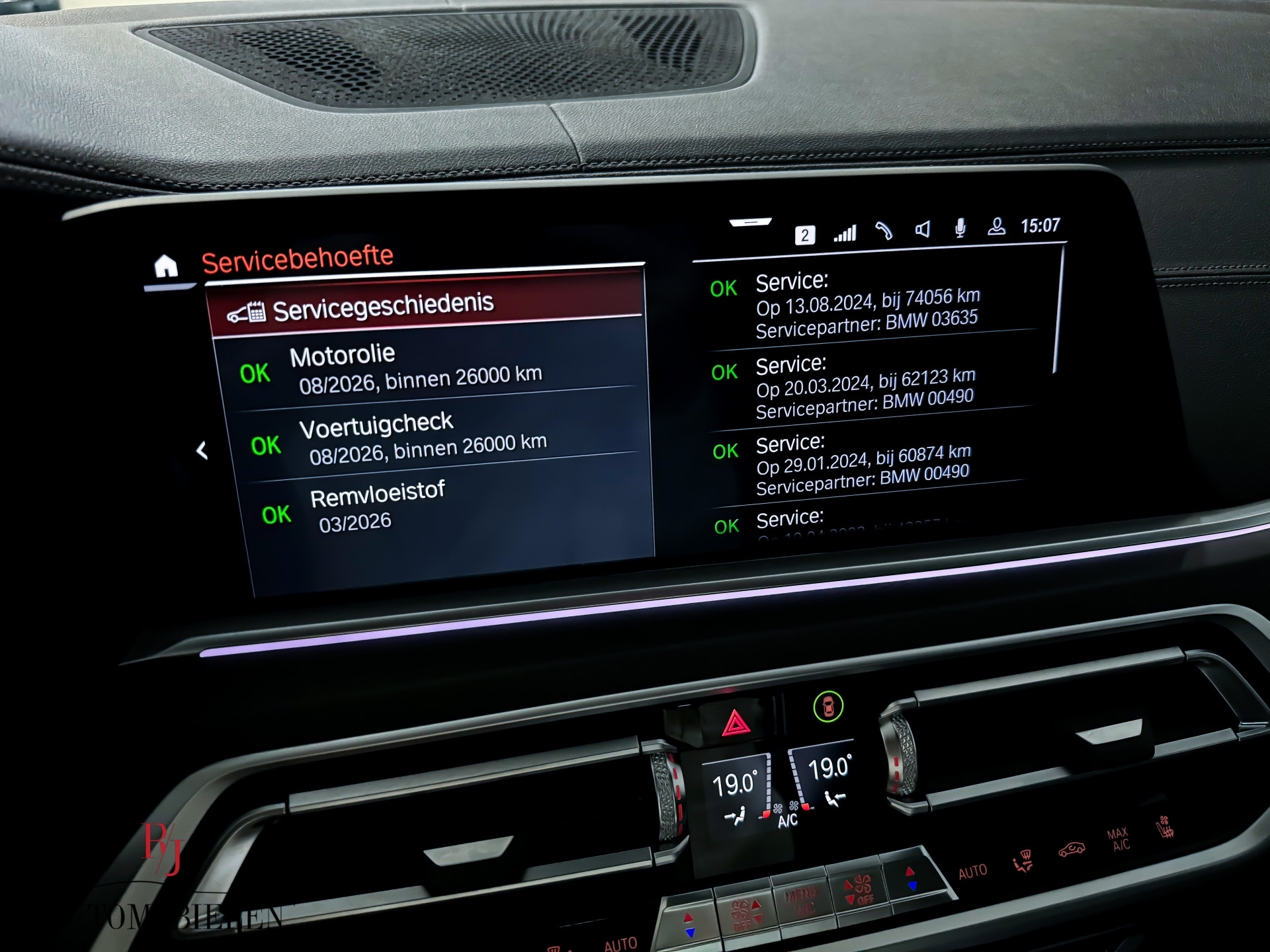Viewport: 1270px width, 952px height.
Task: Open the driver profile icon
Action: pyautogui.click(x=996, y=227)
